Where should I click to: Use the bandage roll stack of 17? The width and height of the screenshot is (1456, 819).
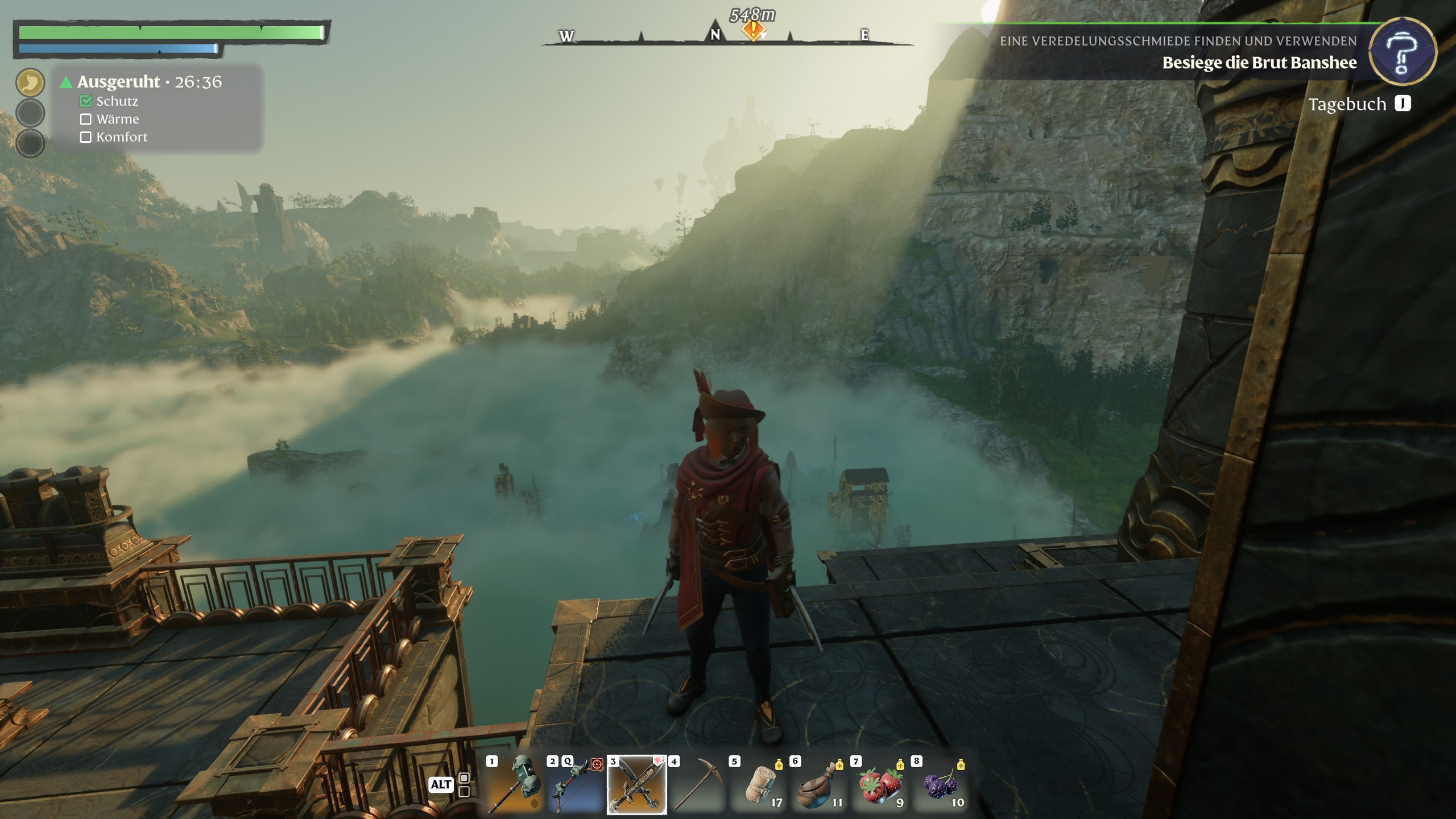coord(759,785)
